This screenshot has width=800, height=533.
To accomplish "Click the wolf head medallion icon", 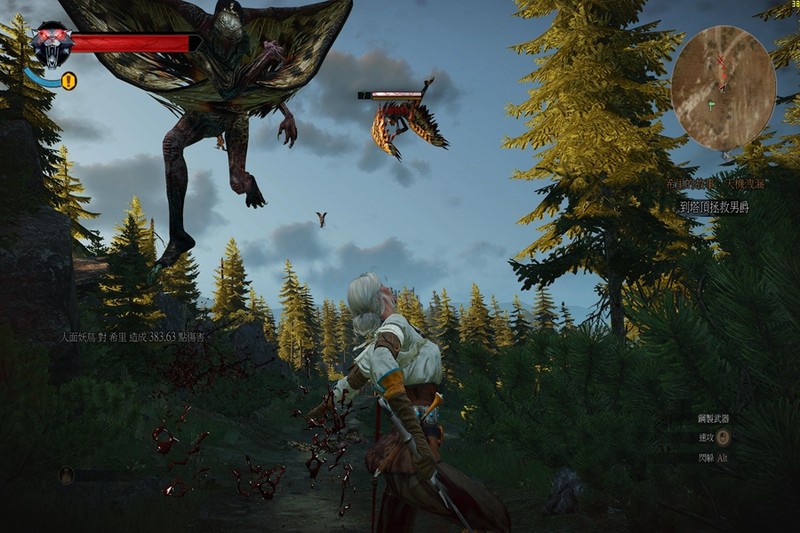I will tap(51, 45).
